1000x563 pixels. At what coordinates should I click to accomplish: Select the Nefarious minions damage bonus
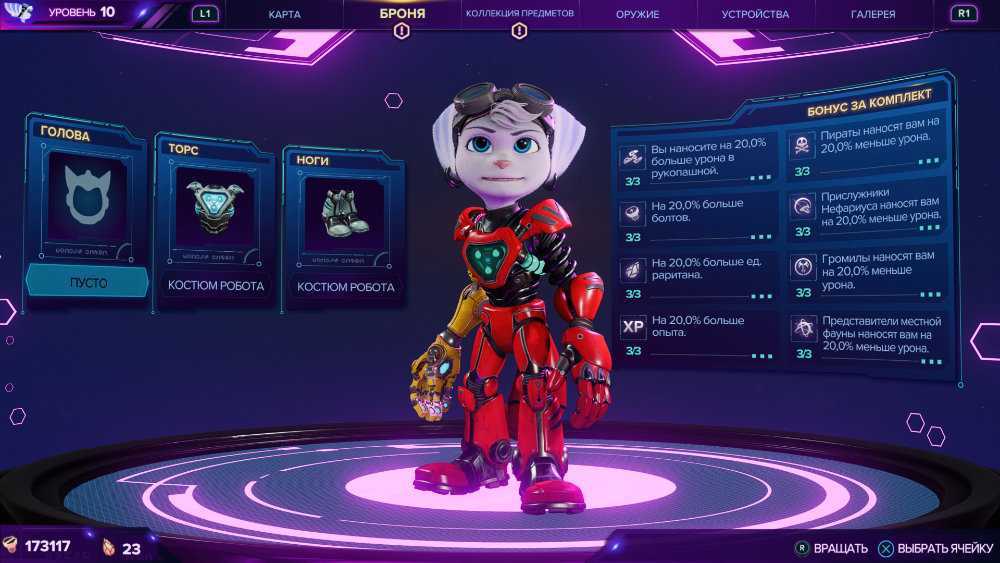click(x=866, y=209)
